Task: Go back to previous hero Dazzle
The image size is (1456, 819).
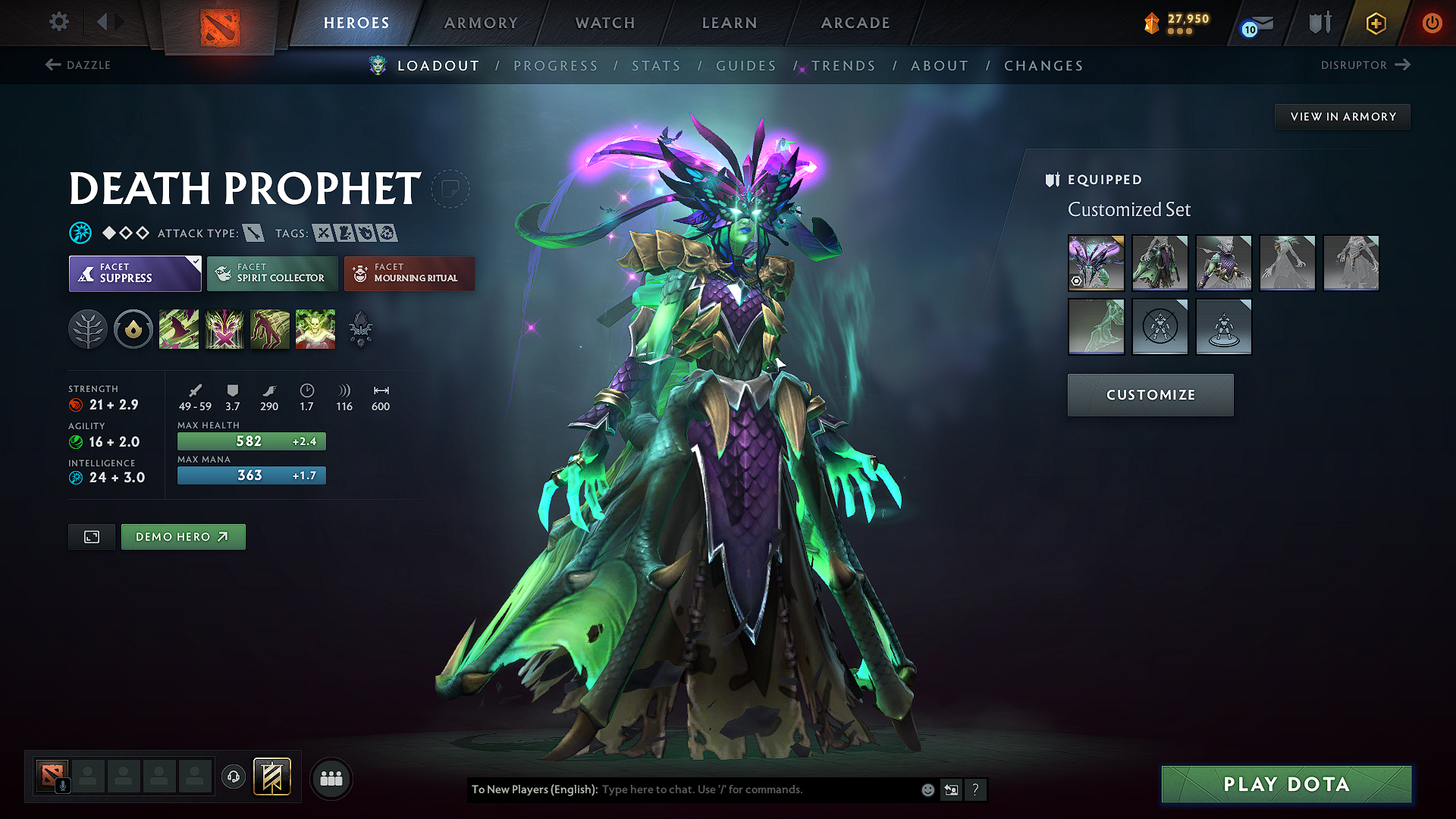Action: pos(79,65)
